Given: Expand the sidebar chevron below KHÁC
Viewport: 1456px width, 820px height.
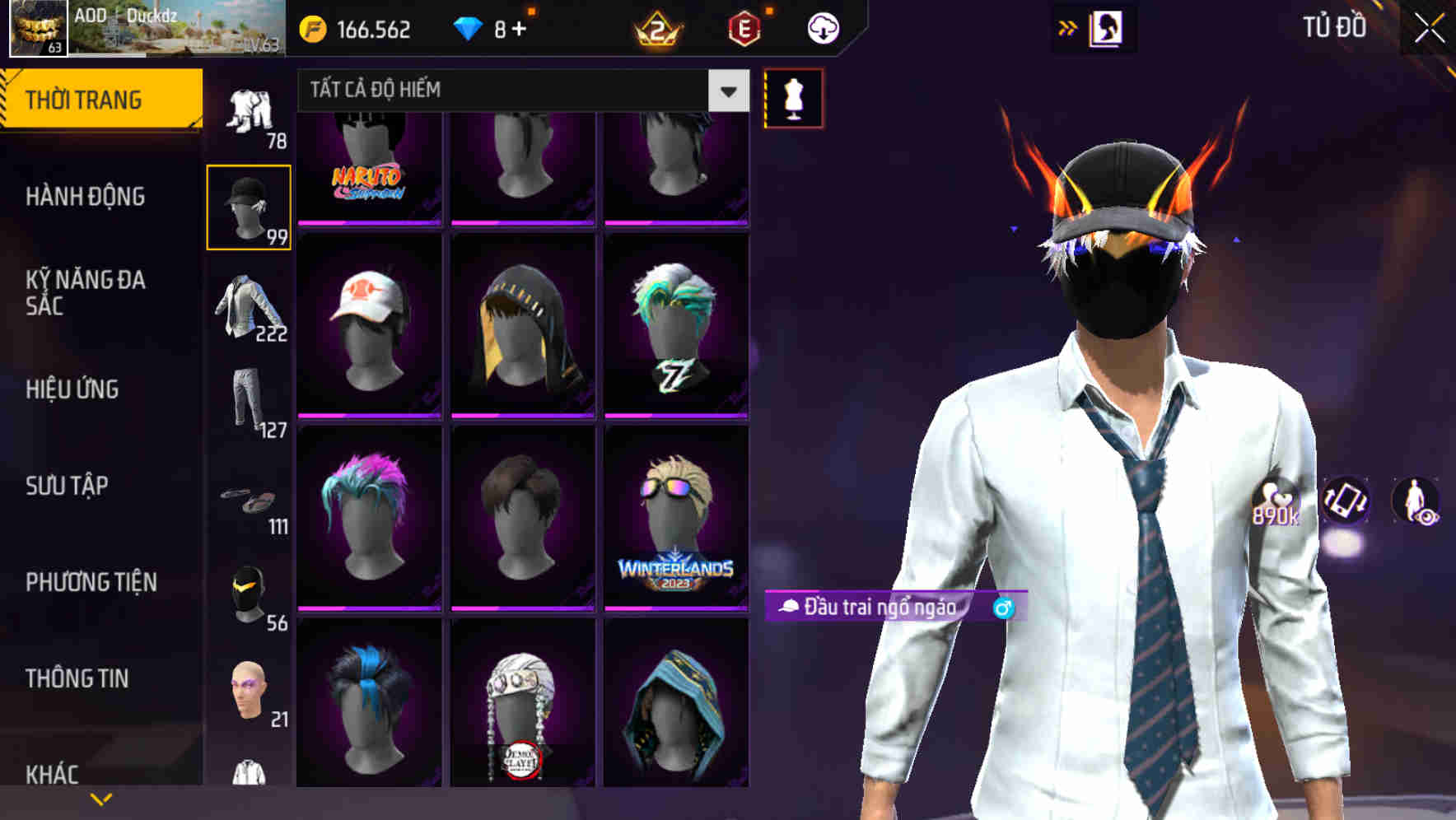Looking at the screenshot, I should [x=101, y=798].
